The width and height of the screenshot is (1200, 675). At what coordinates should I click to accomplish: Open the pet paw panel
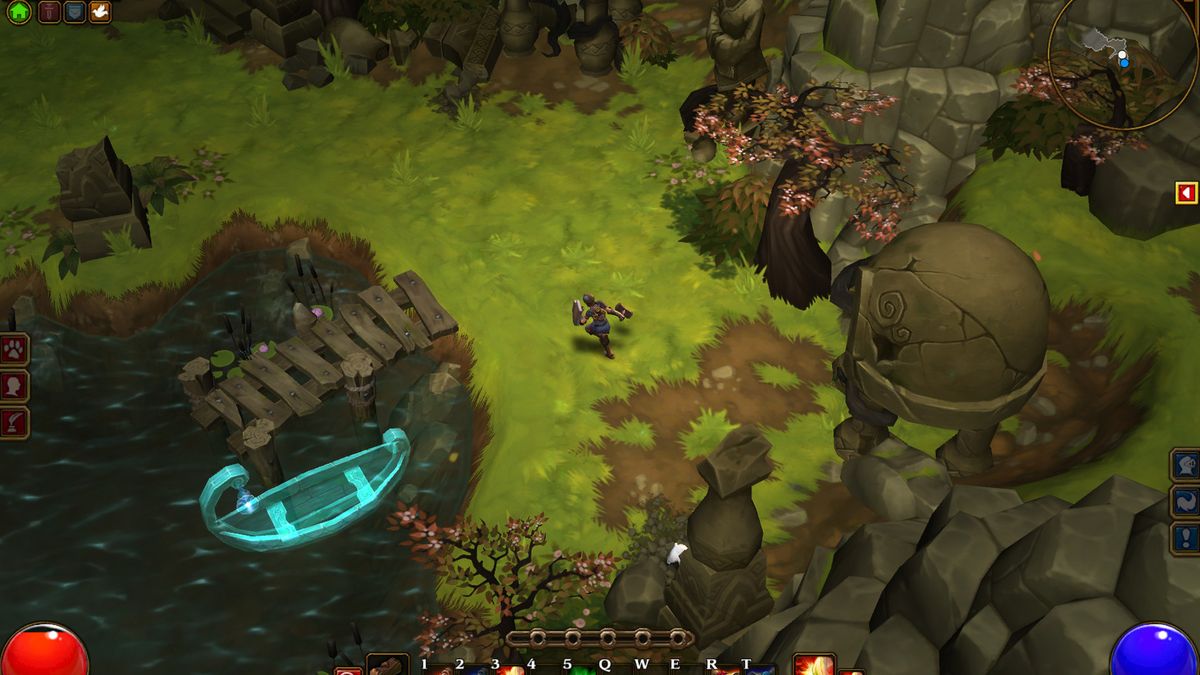[x=14, y=349]
